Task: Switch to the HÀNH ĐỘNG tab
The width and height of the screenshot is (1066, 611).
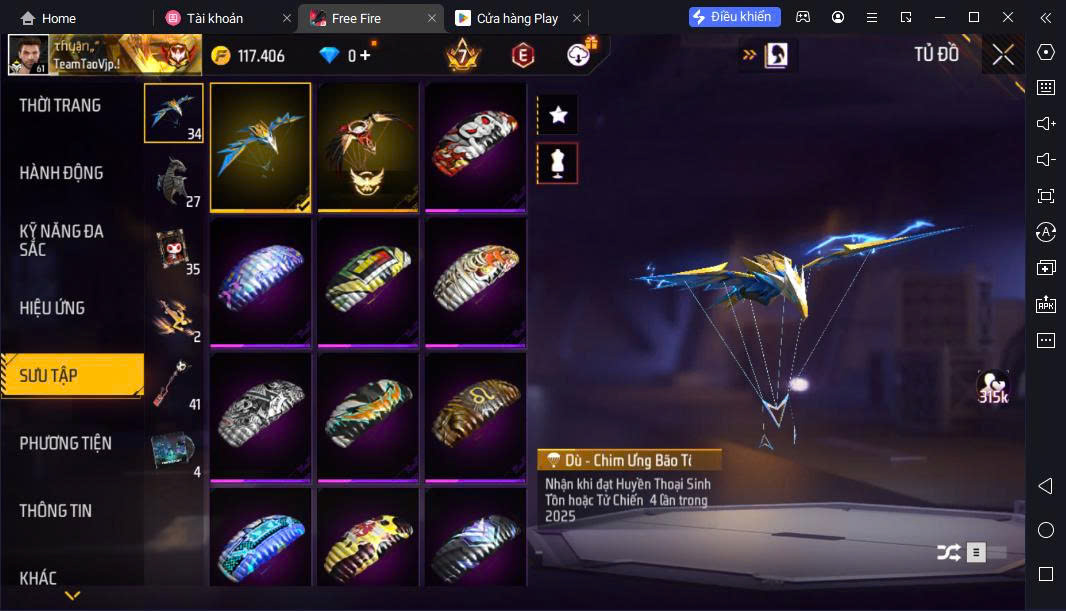Action: coord(61,173)
